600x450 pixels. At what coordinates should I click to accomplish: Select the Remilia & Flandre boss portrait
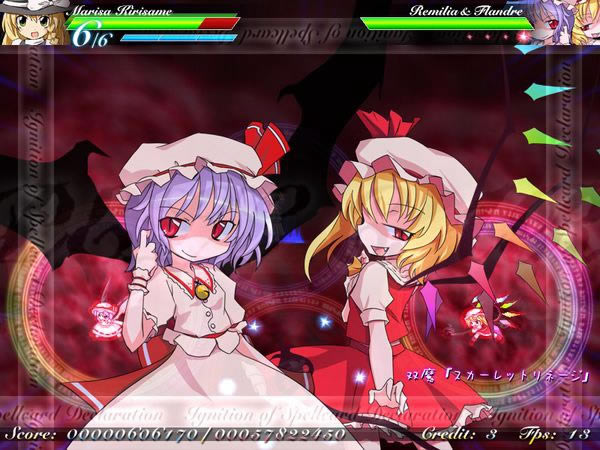(565, 24)
